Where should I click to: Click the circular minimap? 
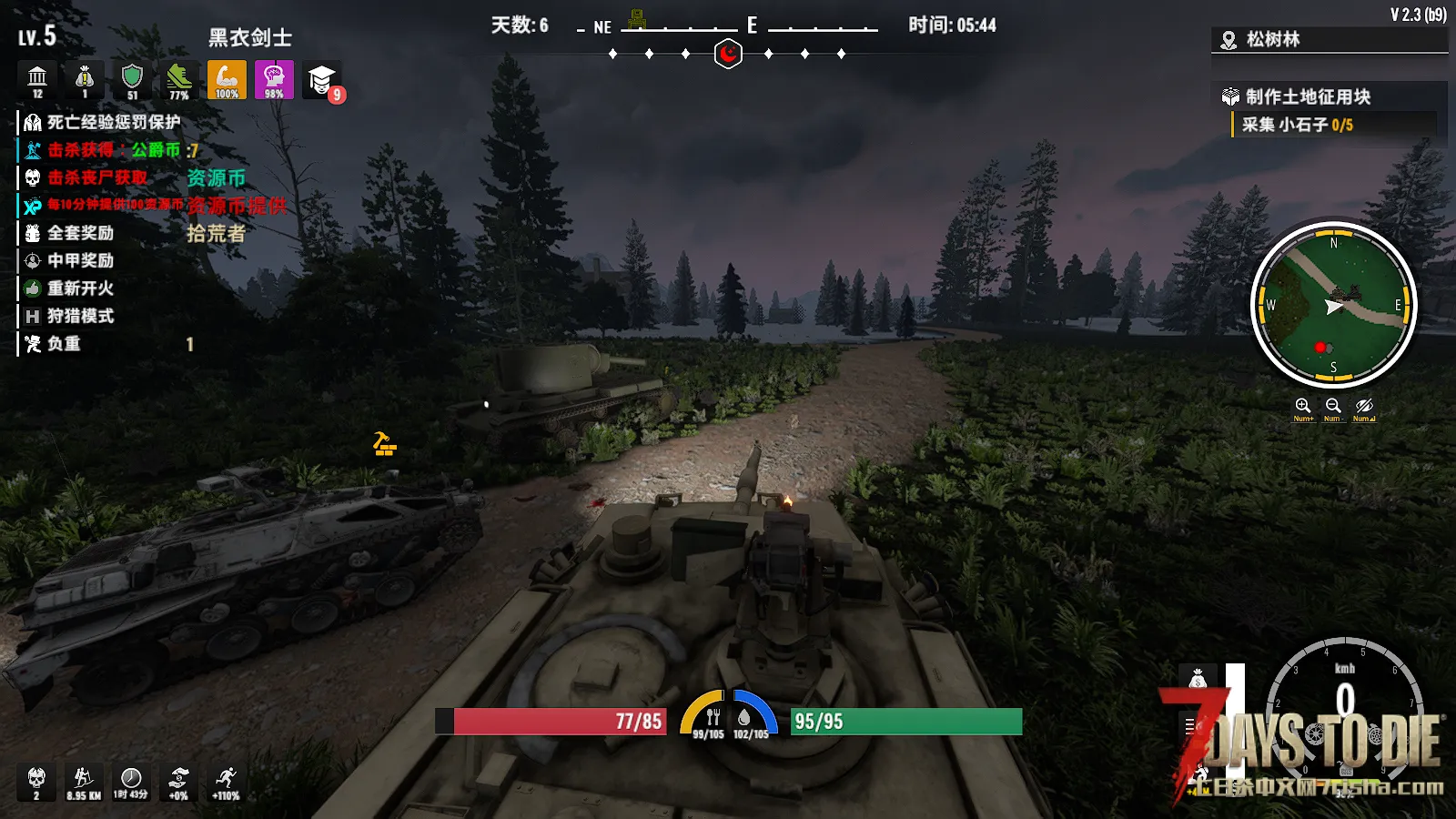[1333, 305]
